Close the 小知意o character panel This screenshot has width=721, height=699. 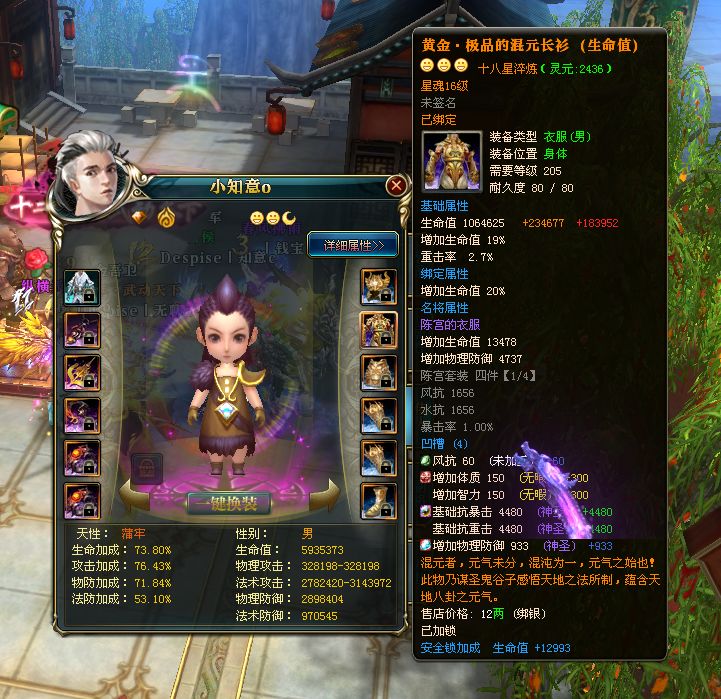396,186
